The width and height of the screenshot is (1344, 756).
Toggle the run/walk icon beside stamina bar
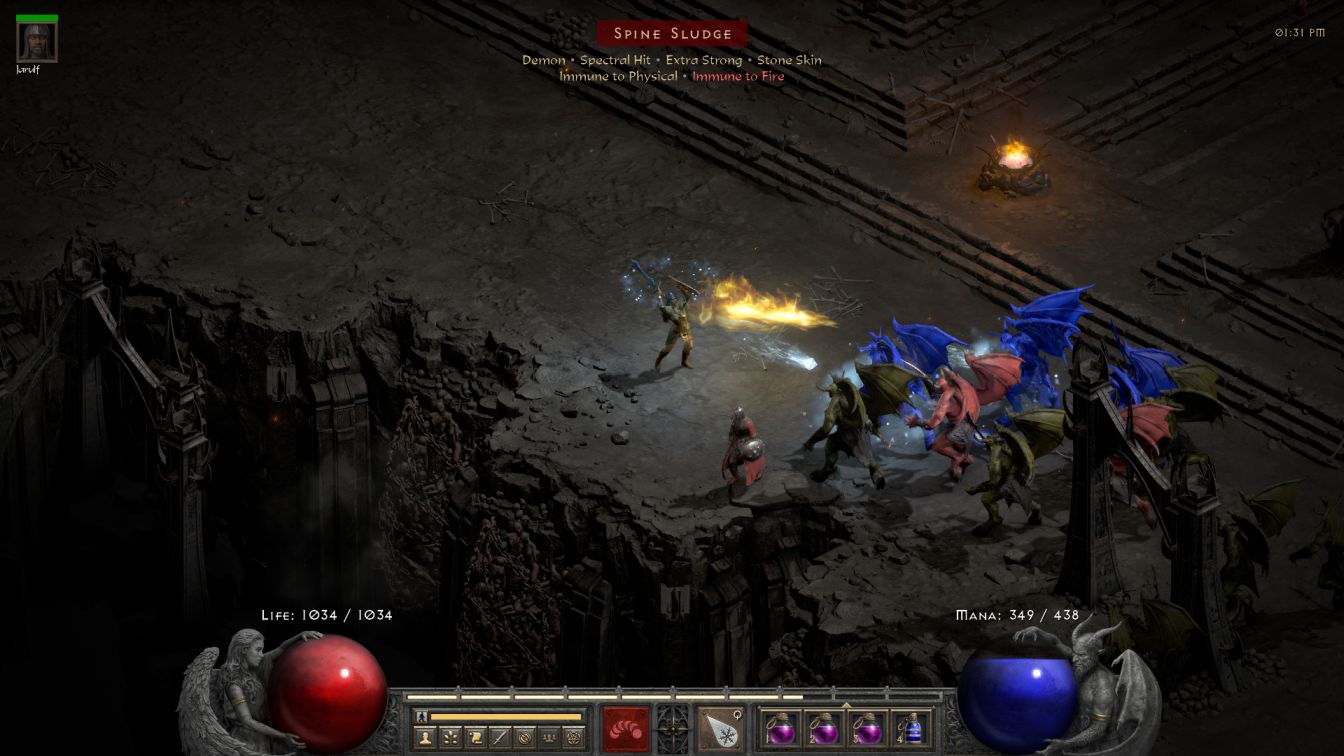(x=422, y=716)
